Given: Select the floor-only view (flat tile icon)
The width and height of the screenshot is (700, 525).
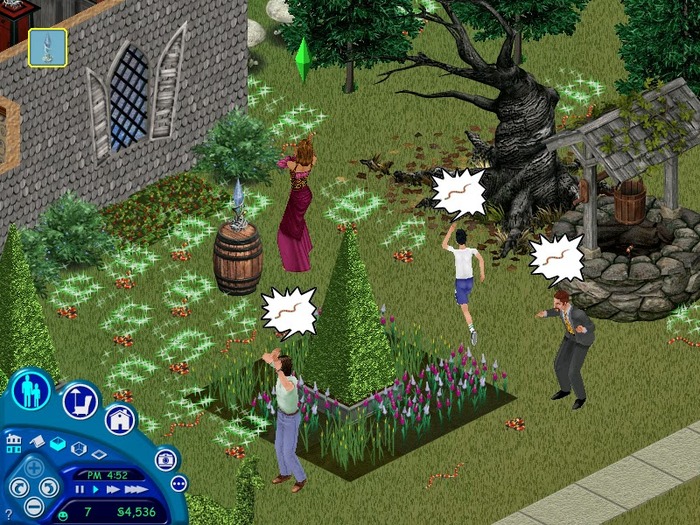Looking at the screenshot, I should pos(100,455).
